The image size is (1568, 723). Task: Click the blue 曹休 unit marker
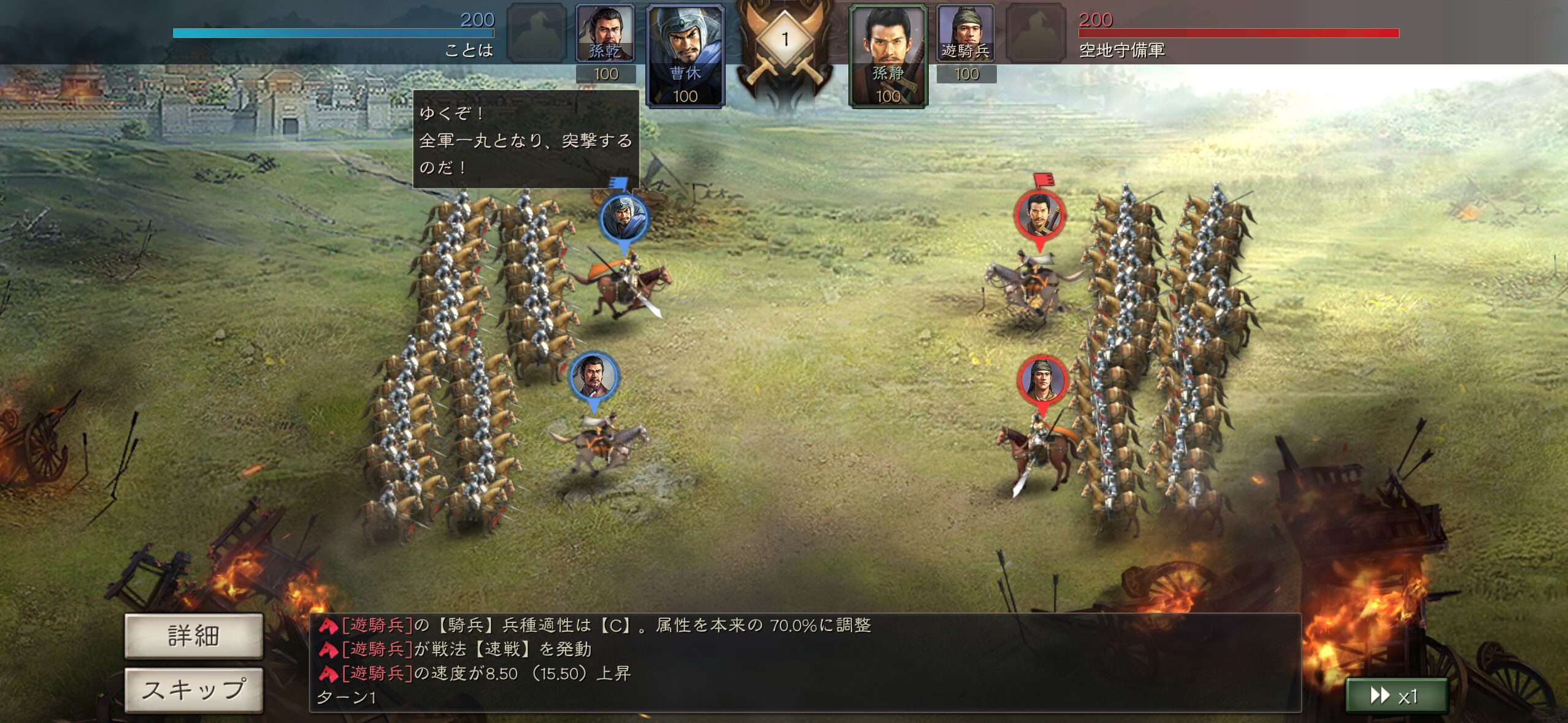pyautogui.click(x=624, y=219)
